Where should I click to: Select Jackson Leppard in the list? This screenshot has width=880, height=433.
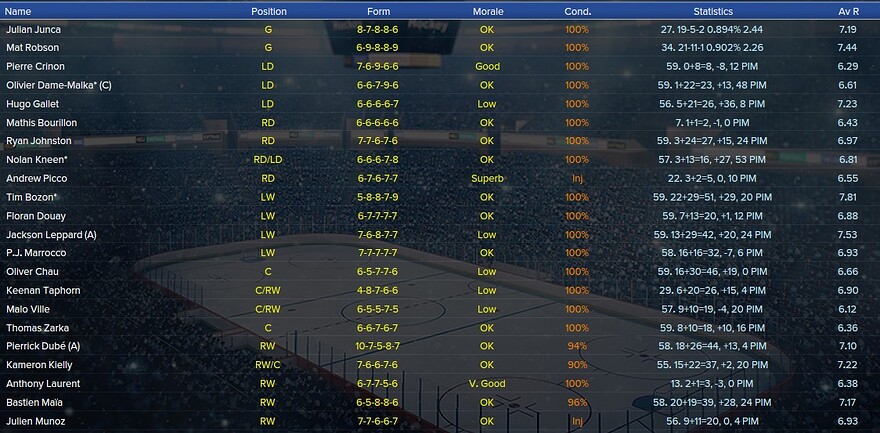coord(50,234)
